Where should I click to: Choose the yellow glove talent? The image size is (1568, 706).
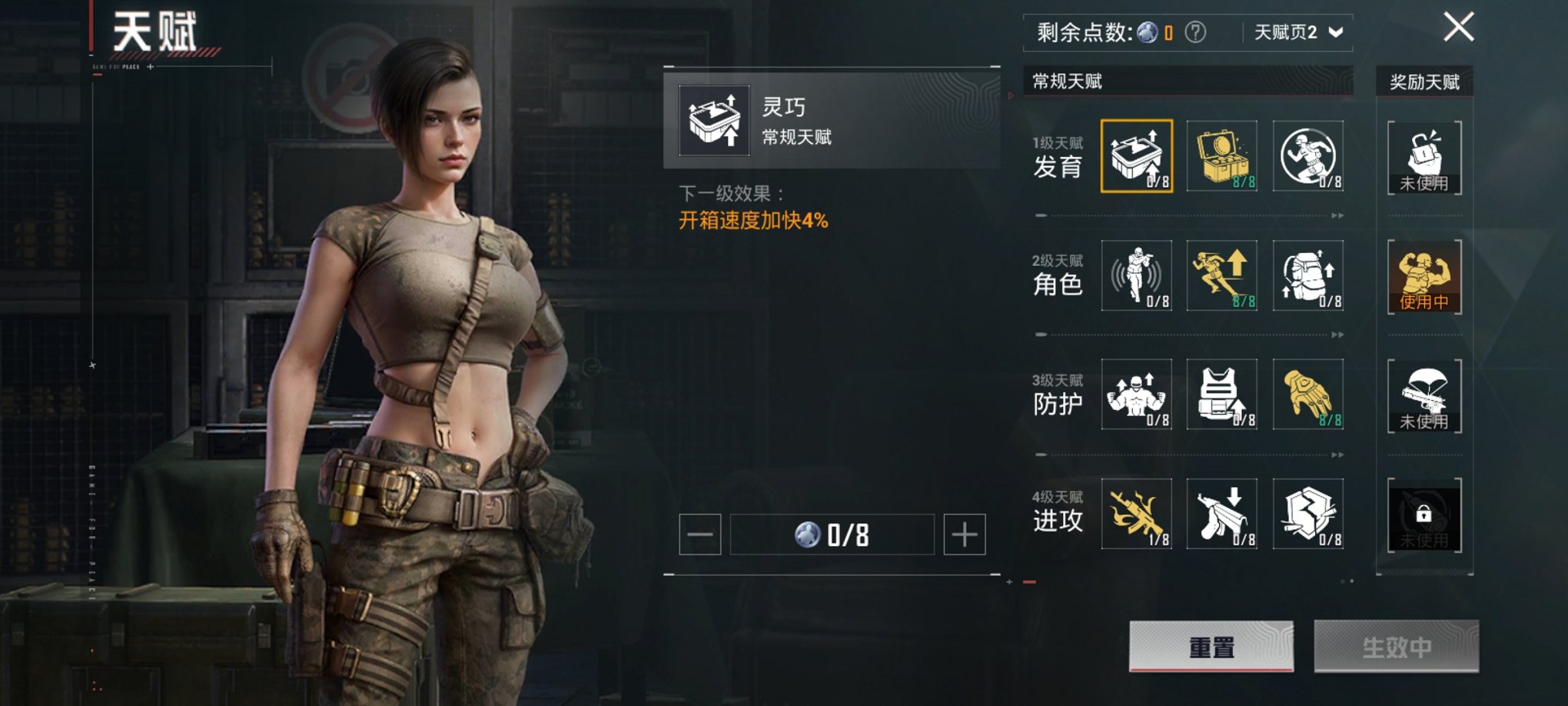pos(1307,394)
